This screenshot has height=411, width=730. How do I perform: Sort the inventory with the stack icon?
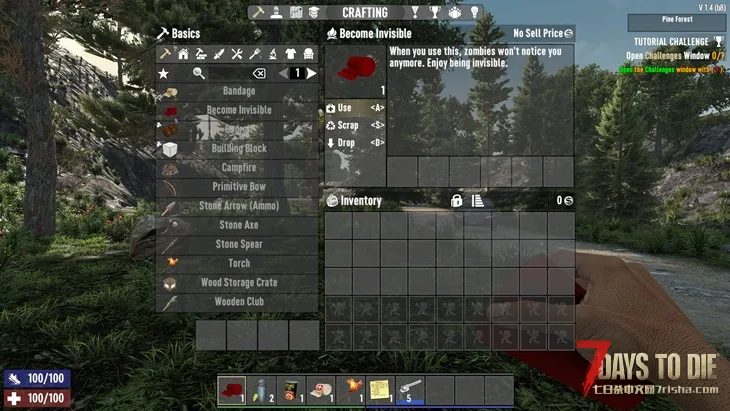coord(478,201)
